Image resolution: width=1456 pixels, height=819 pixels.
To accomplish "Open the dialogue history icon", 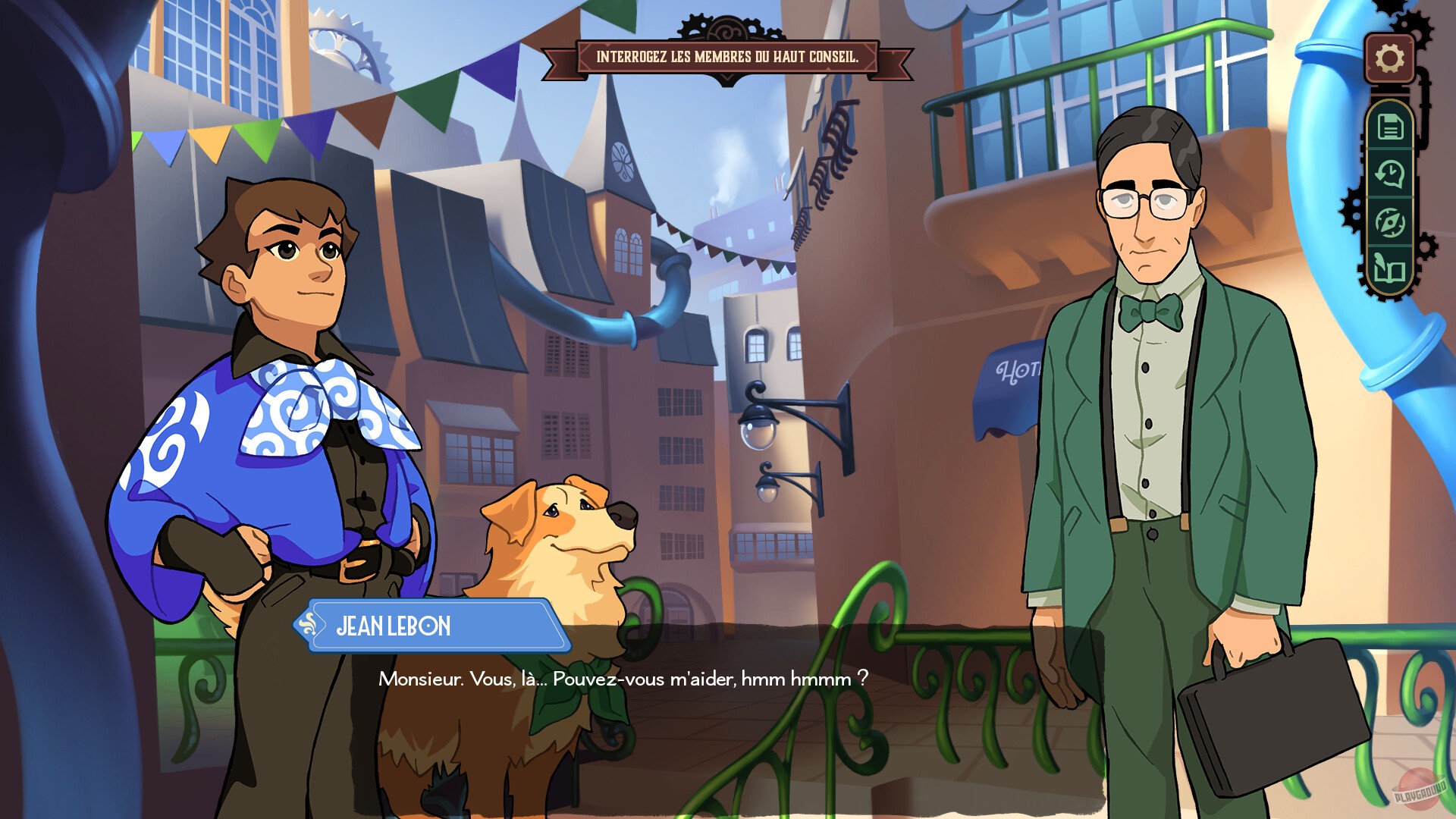I will [x=1392, y=174].
